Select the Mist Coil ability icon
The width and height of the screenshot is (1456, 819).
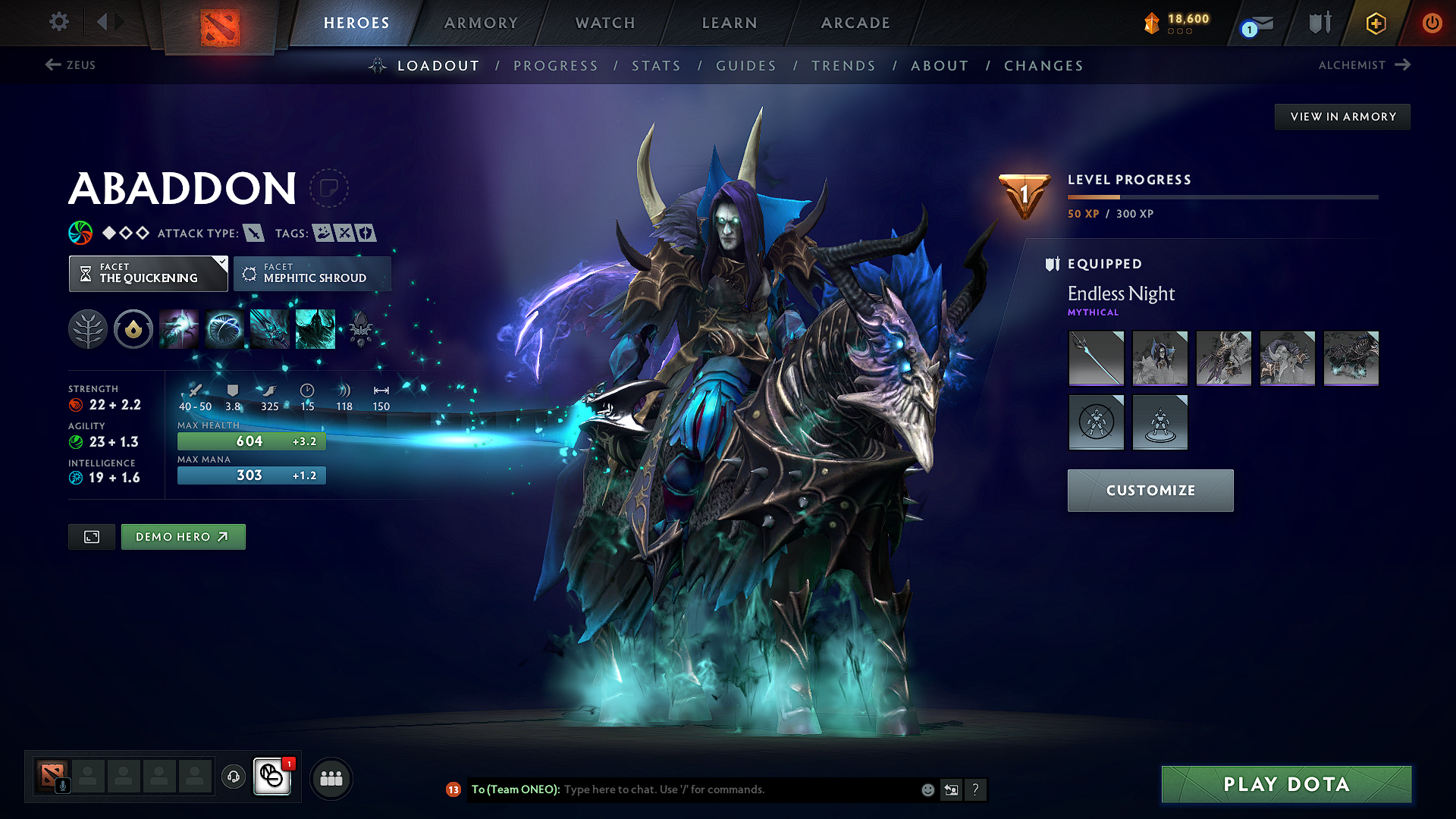(179, 328)
